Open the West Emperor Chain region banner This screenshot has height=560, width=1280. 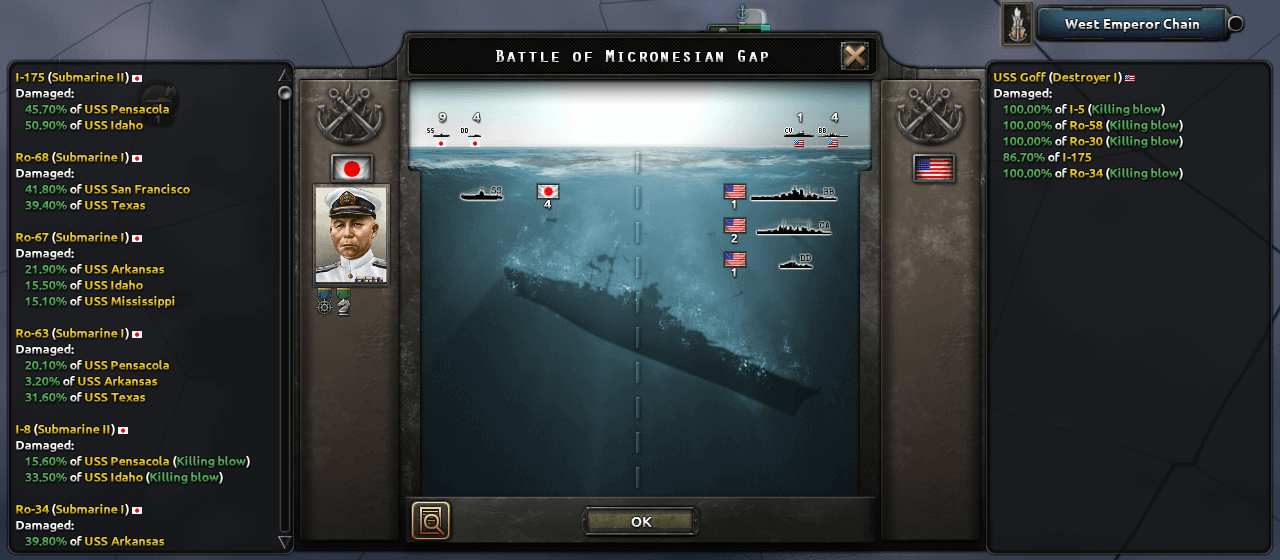(x=1131, y=24)
